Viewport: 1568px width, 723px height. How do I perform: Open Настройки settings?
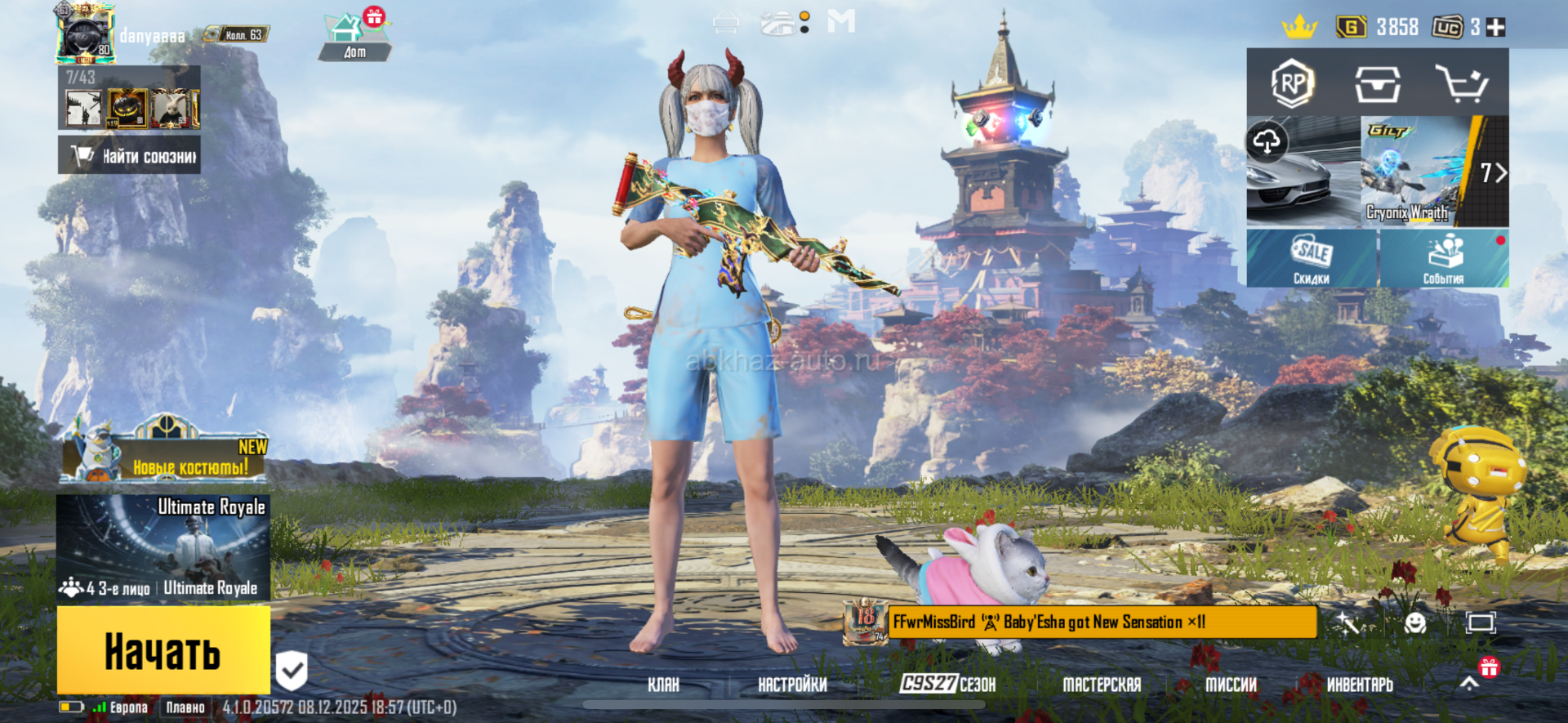click(x=792, y=685)
